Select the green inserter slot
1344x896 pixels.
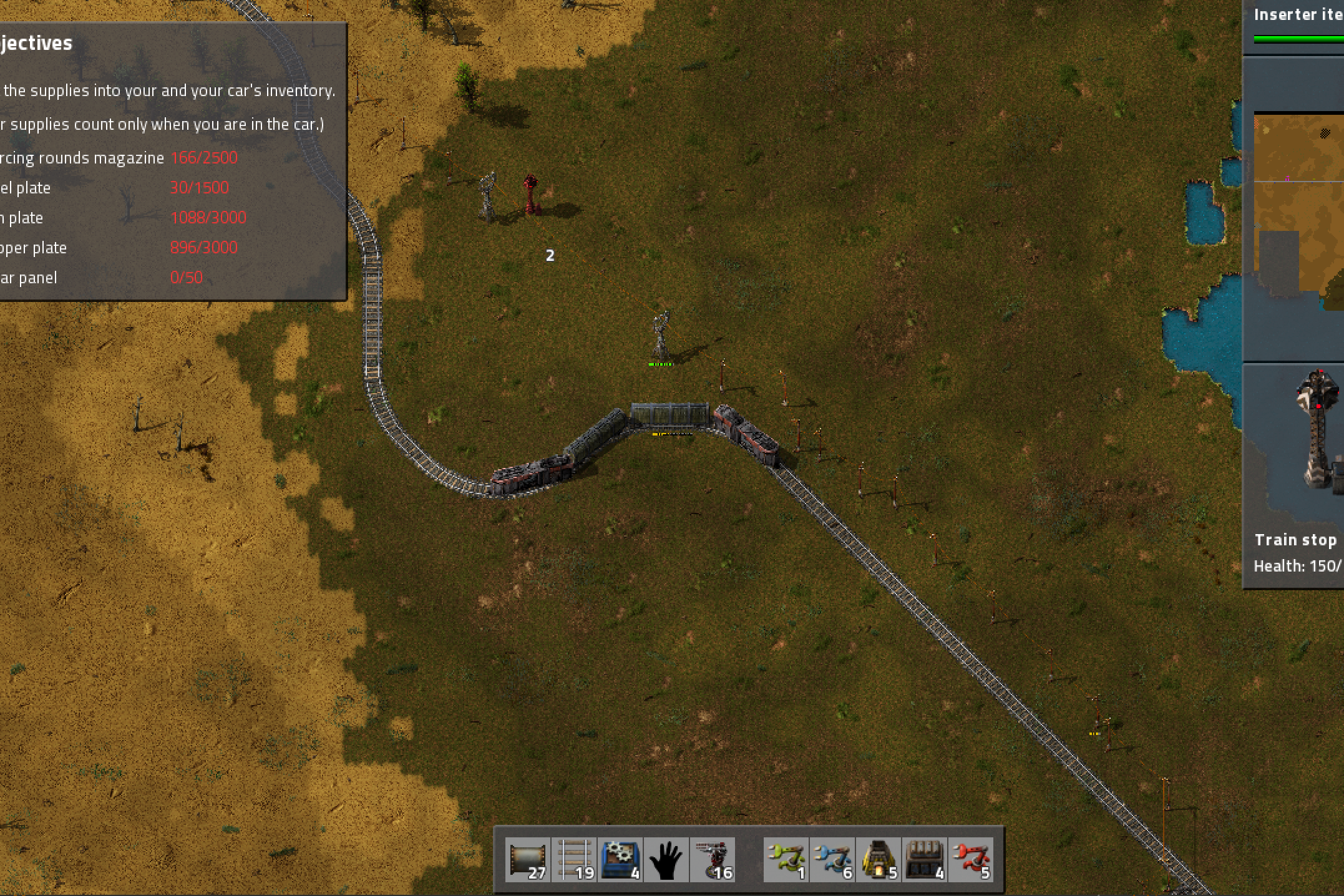coord(787,860)
